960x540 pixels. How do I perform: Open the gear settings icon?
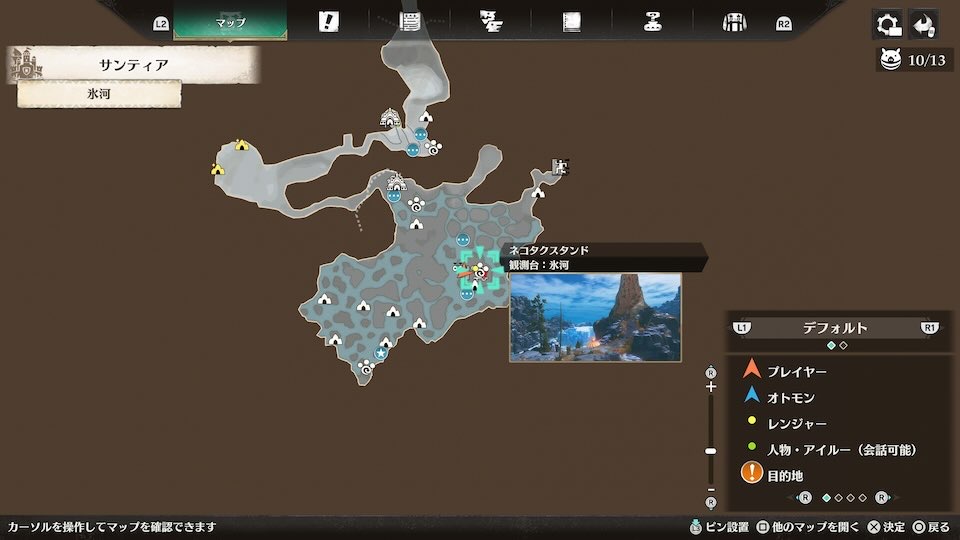click(886, 24)
